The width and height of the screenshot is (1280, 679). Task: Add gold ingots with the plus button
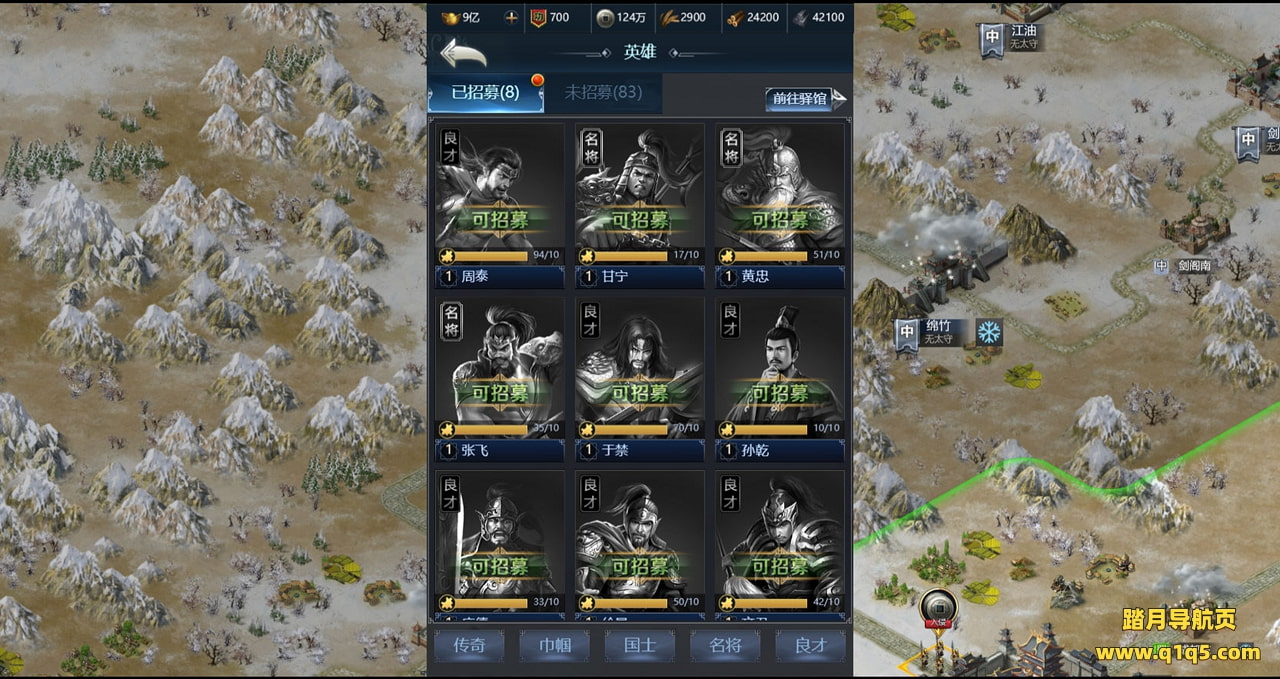(x=512, y=17)
